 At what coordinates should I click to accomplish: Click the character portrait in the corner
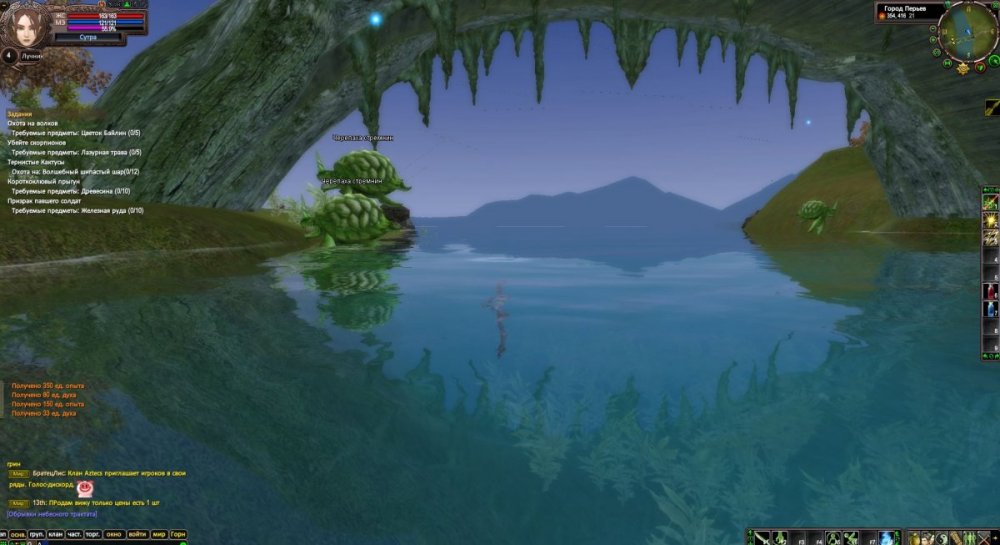point(21,22)
